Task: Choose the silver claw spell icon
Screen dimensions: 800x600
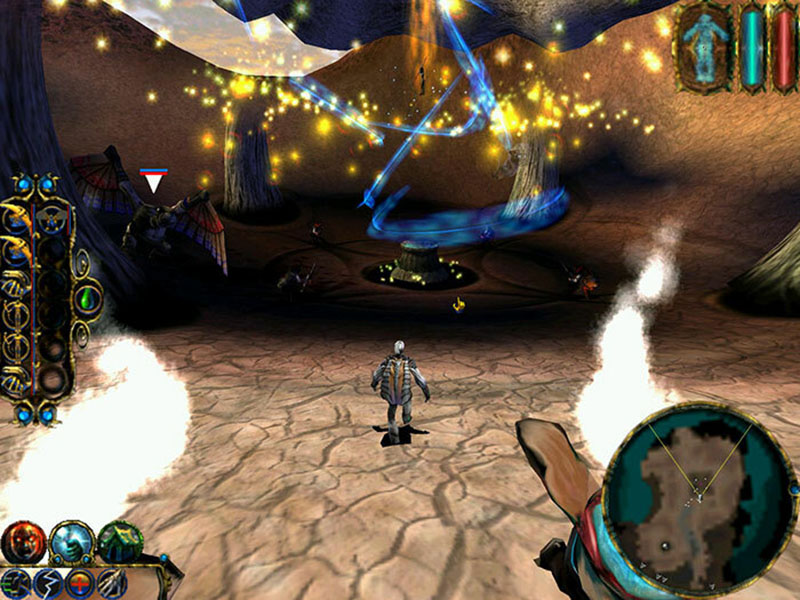Action: pyautogui.click(x=112, y=583)
